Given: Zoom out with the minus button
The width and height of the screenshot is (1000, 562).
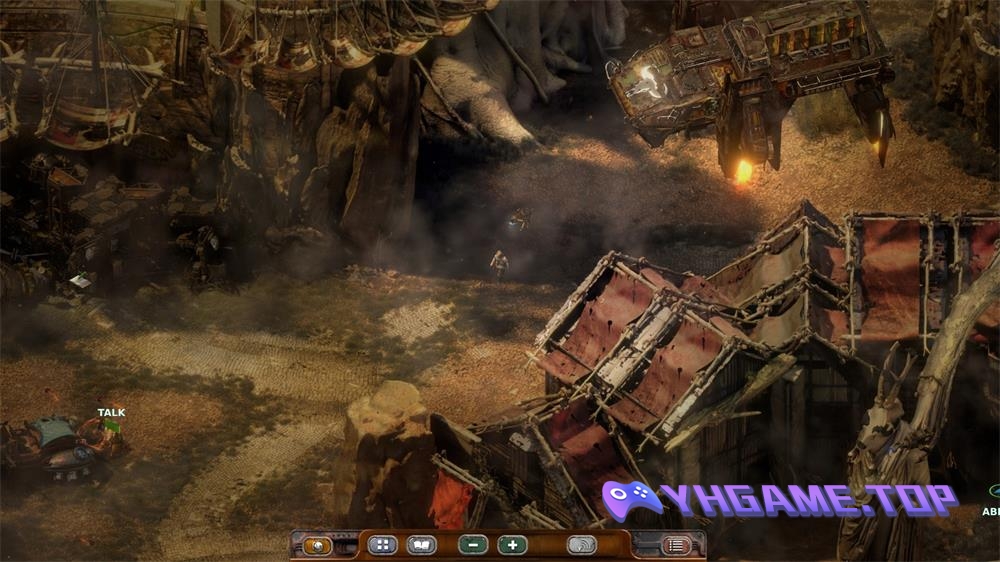Looking at the screenshot, I should pyautogui.click(x=473, y=546).
